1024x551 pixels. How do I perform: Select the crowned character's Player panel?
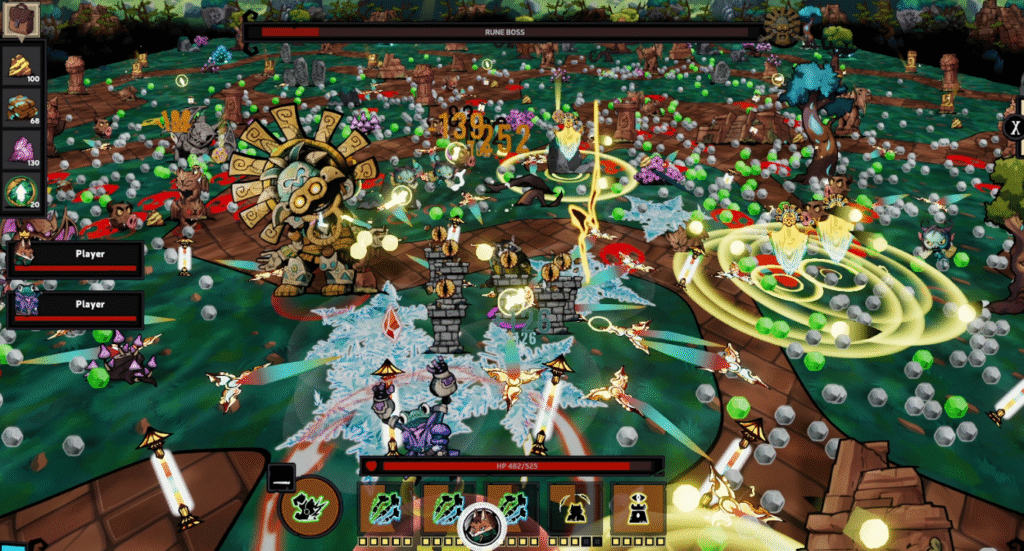click(75, 258)
